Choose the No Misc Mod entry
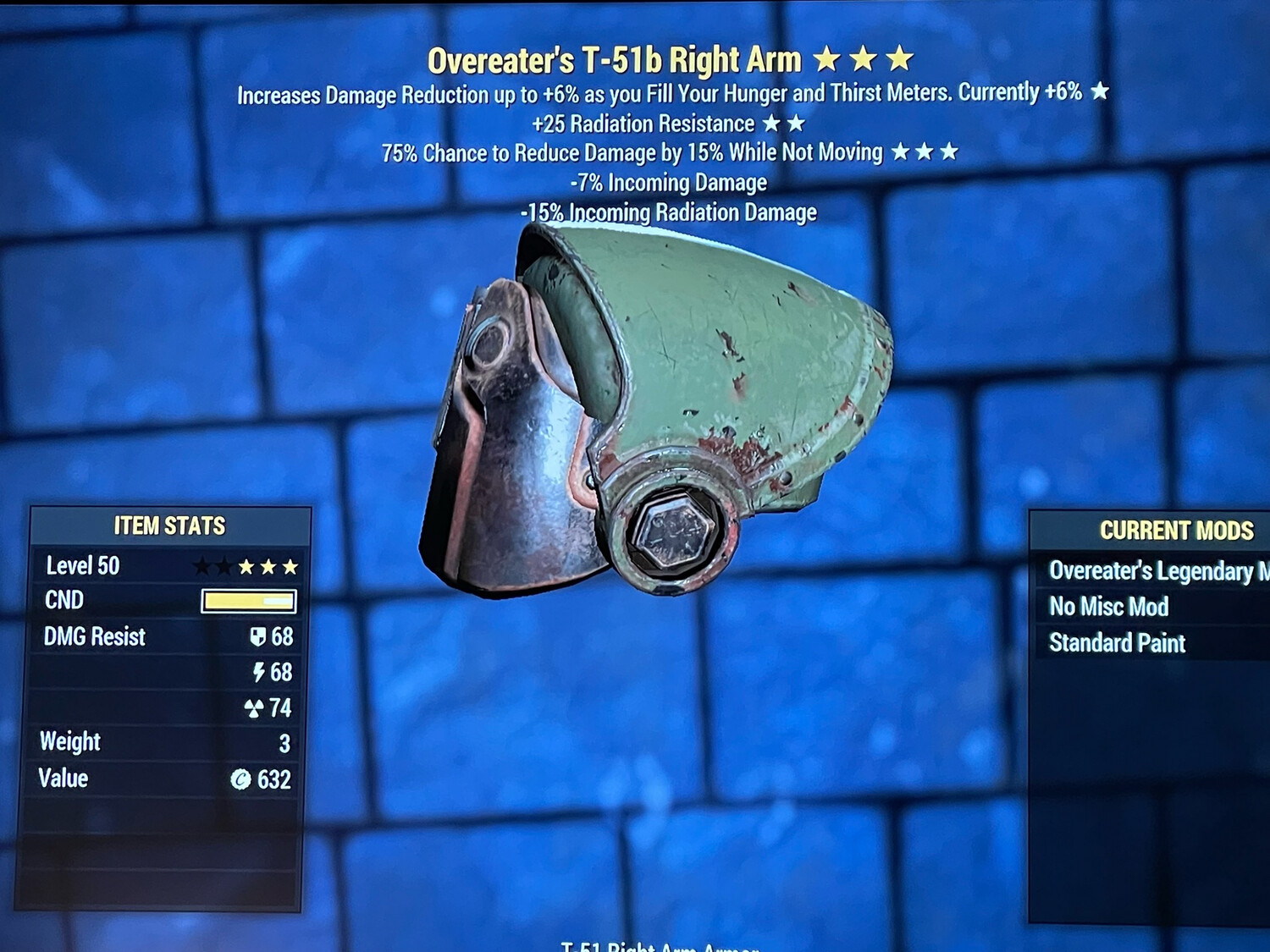Viewport: 1270px width, 952px height. [x=1109, y=607]
